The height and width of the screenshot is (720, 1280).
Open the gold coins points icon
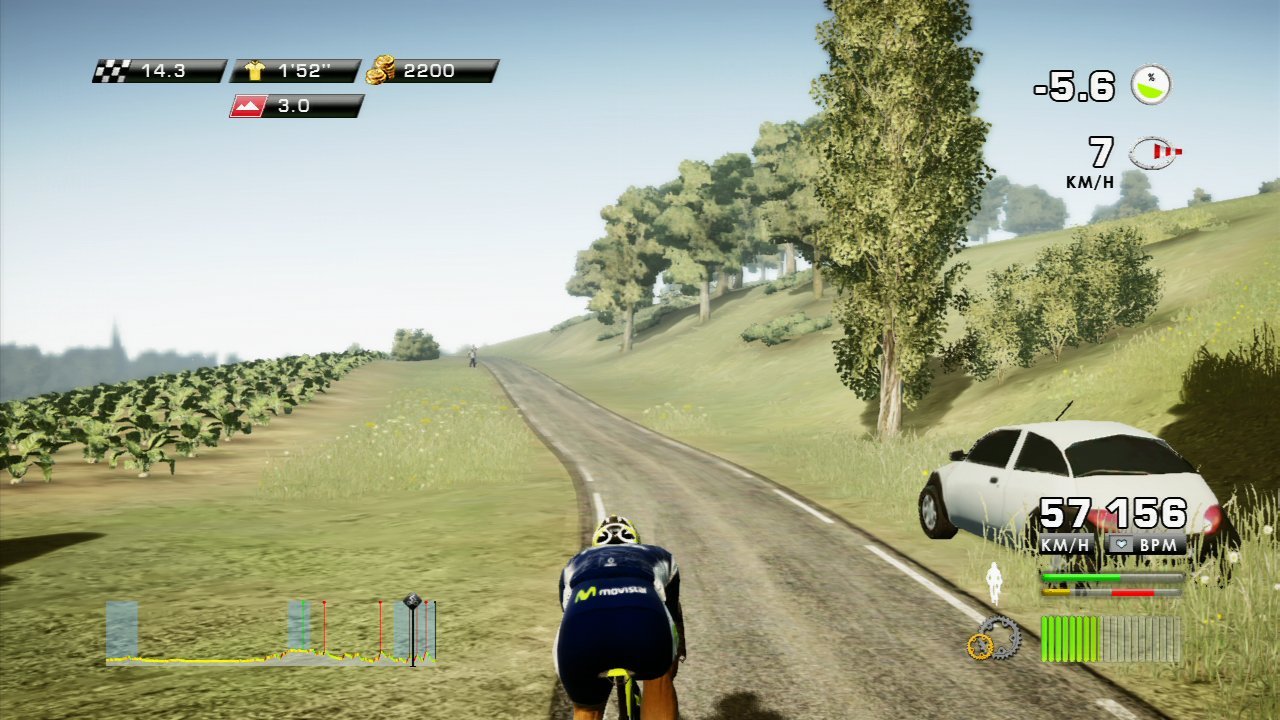coord(381,70)
